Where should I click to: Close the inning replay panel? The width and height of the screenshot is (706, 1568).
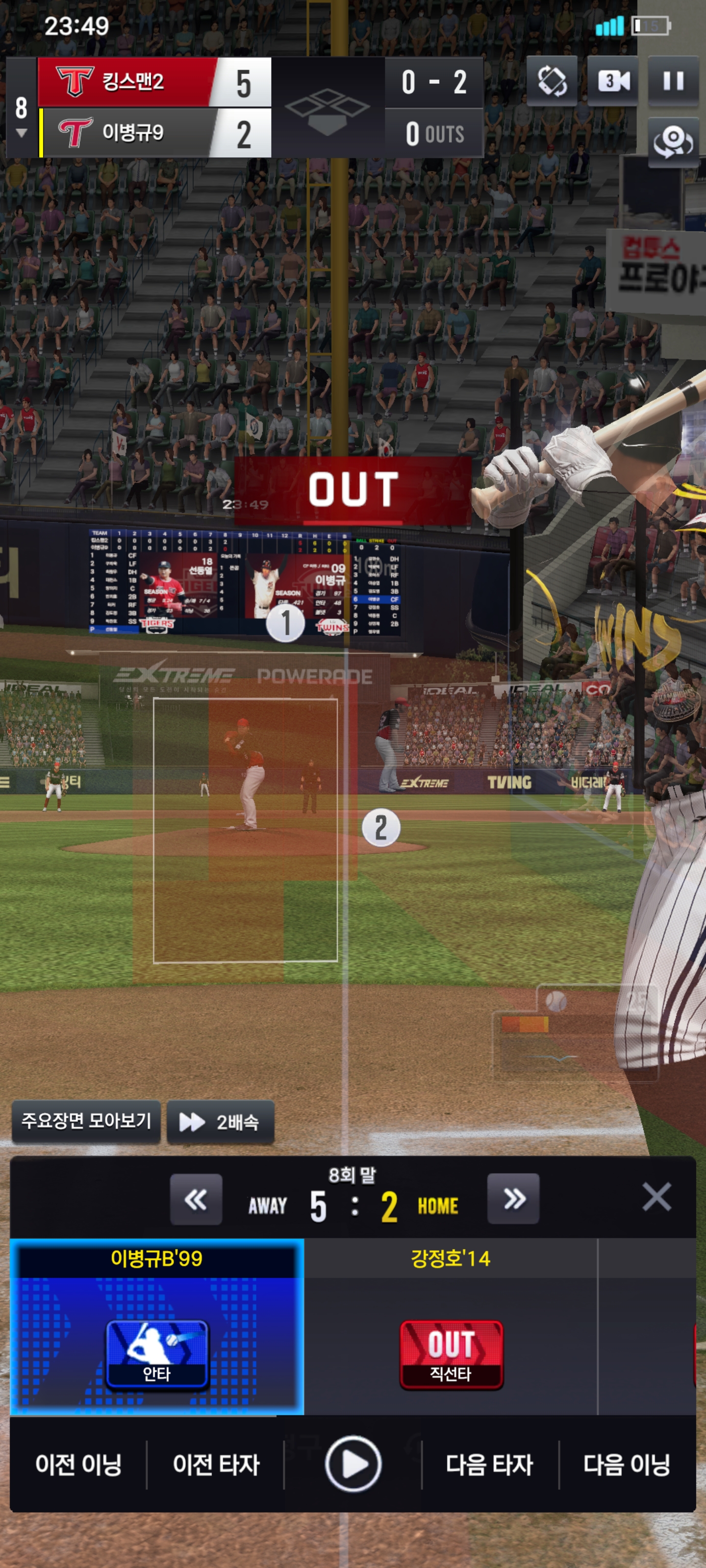point(656,1198)
